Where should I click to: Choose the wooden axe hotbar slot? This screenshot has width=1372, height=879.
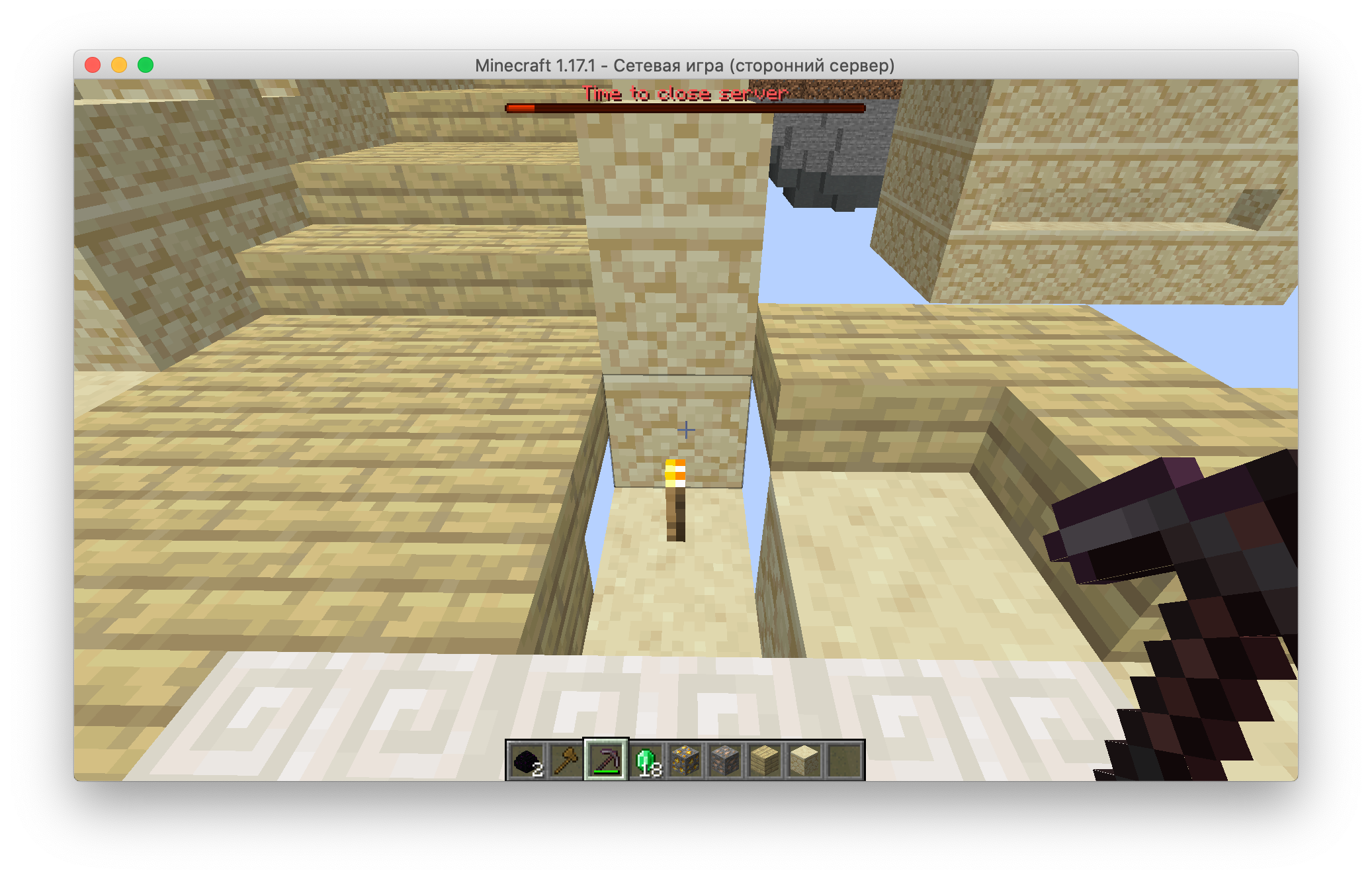pyautogui.click(x=566, y=761)
